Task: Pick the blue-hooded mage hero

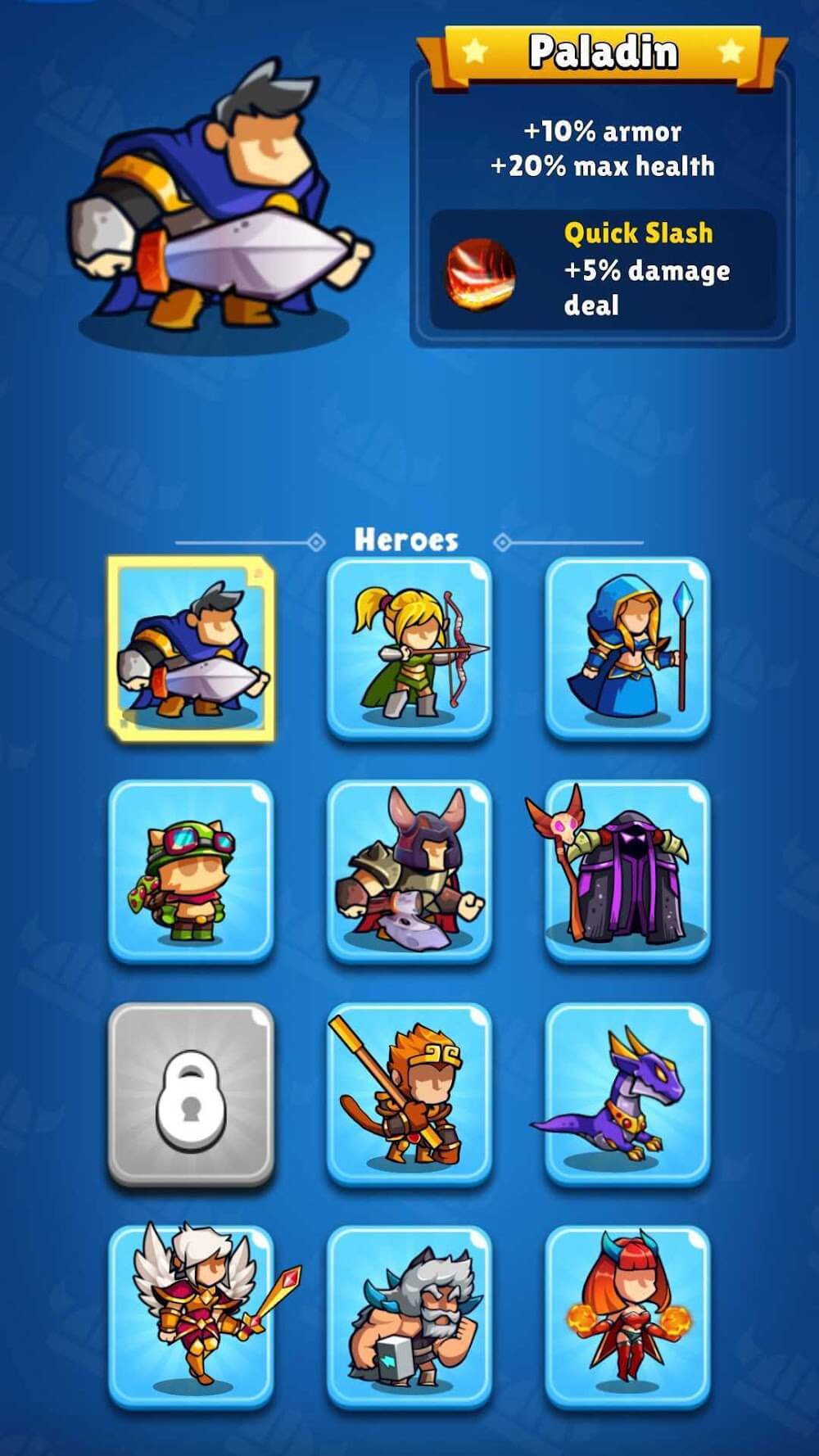Action: pos(627,648)
